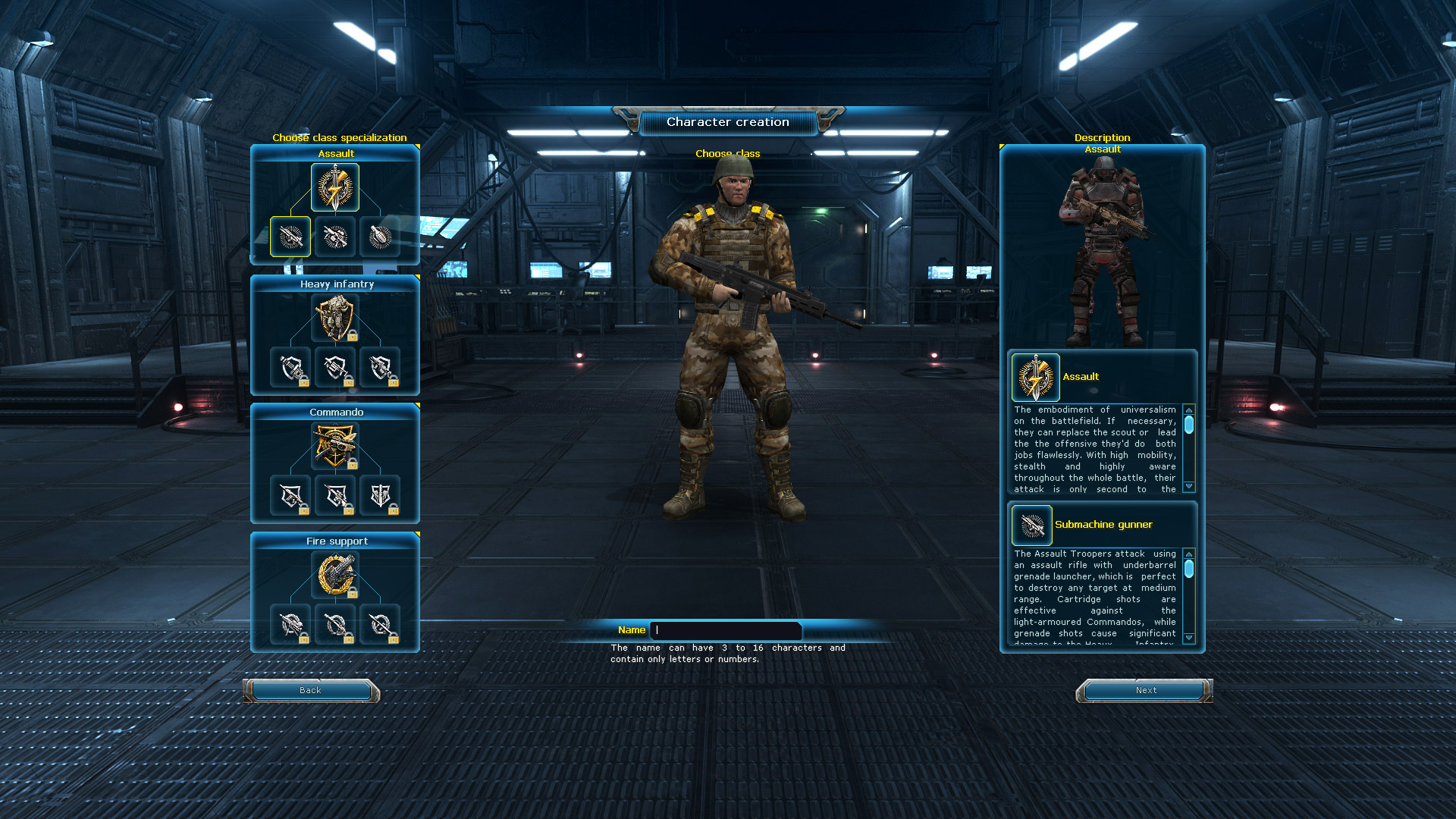The image size is (1456, 819).
Task: Click the grenade specialization icon under Assault
Action: (380, 236)
